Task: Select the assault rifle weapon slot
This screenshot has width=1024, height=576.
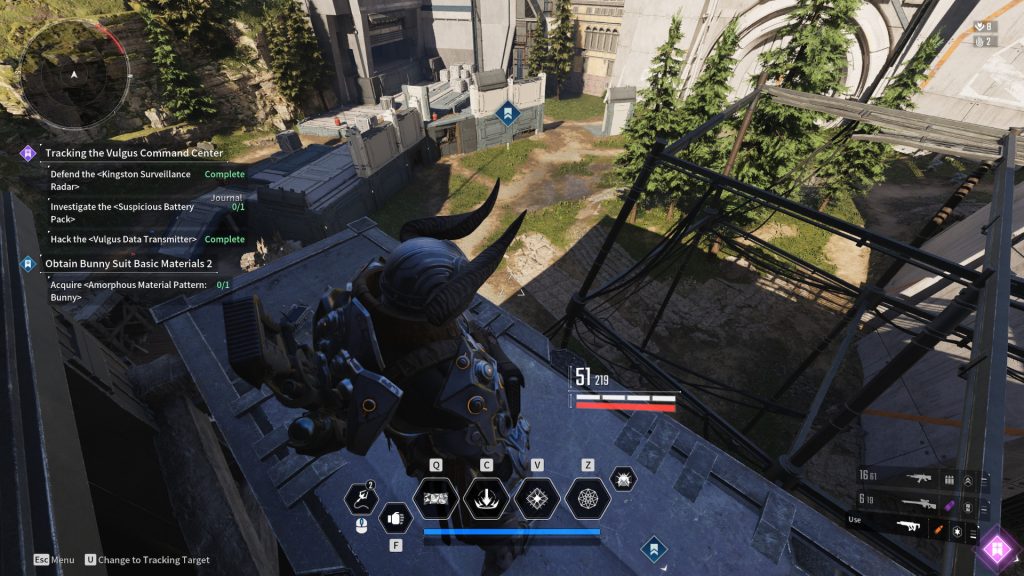Action: [918, 480]
